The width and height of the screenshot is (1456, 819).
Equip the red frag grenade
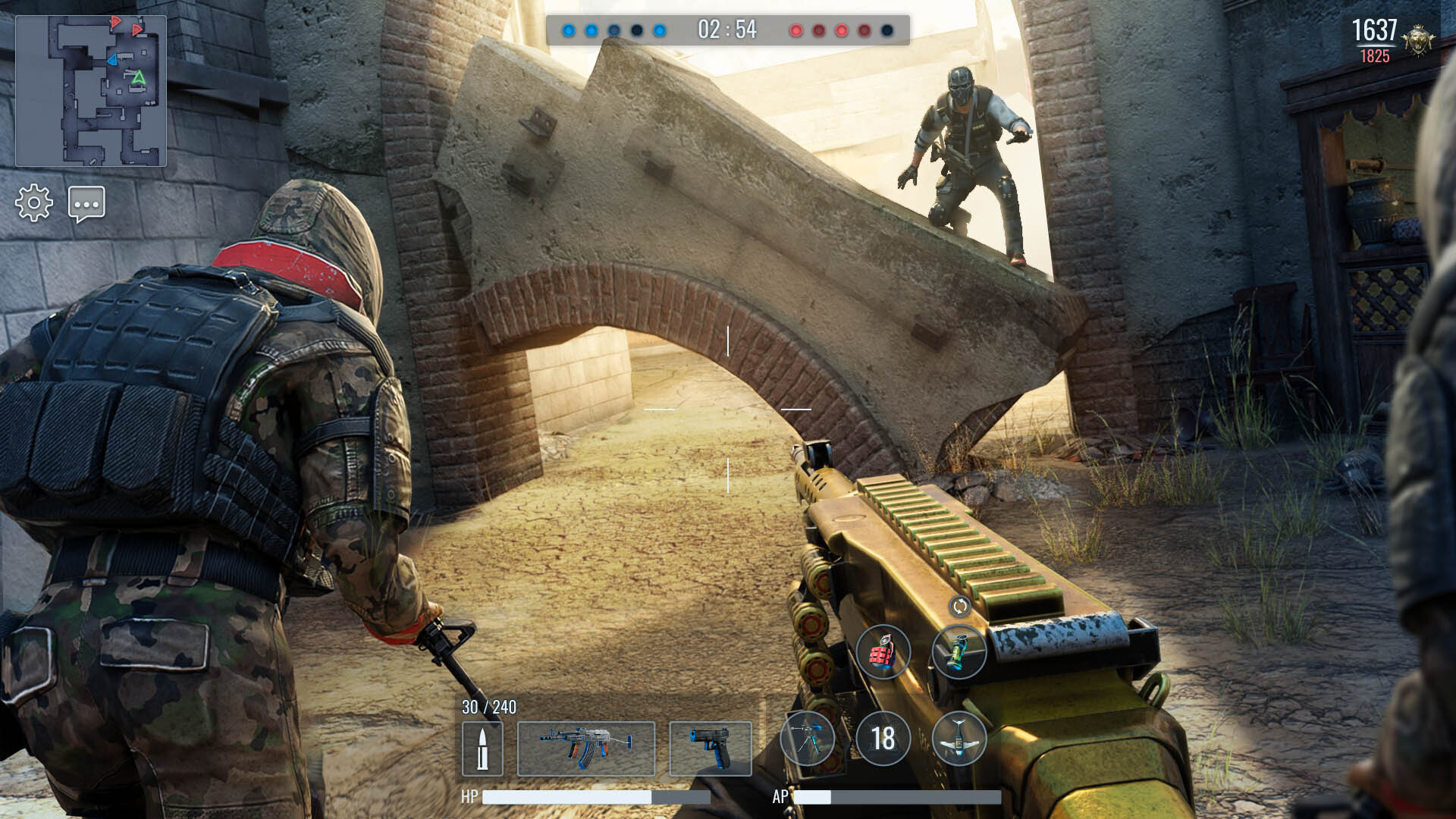tap(883, 651)
